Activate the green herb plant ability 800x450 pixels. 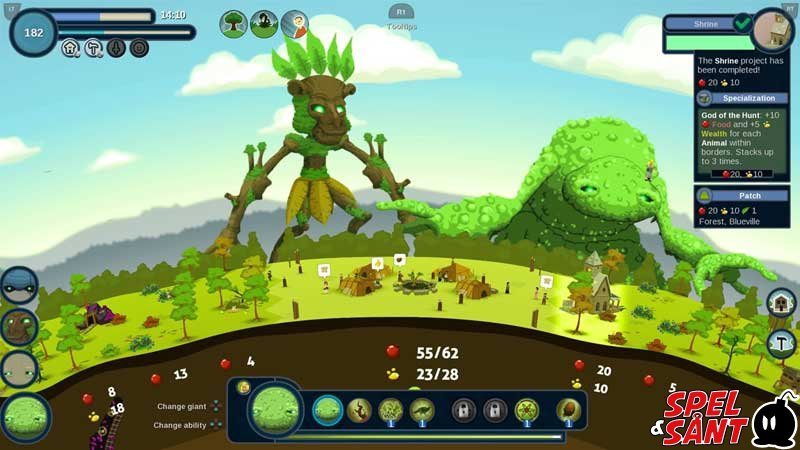[391, 409]
